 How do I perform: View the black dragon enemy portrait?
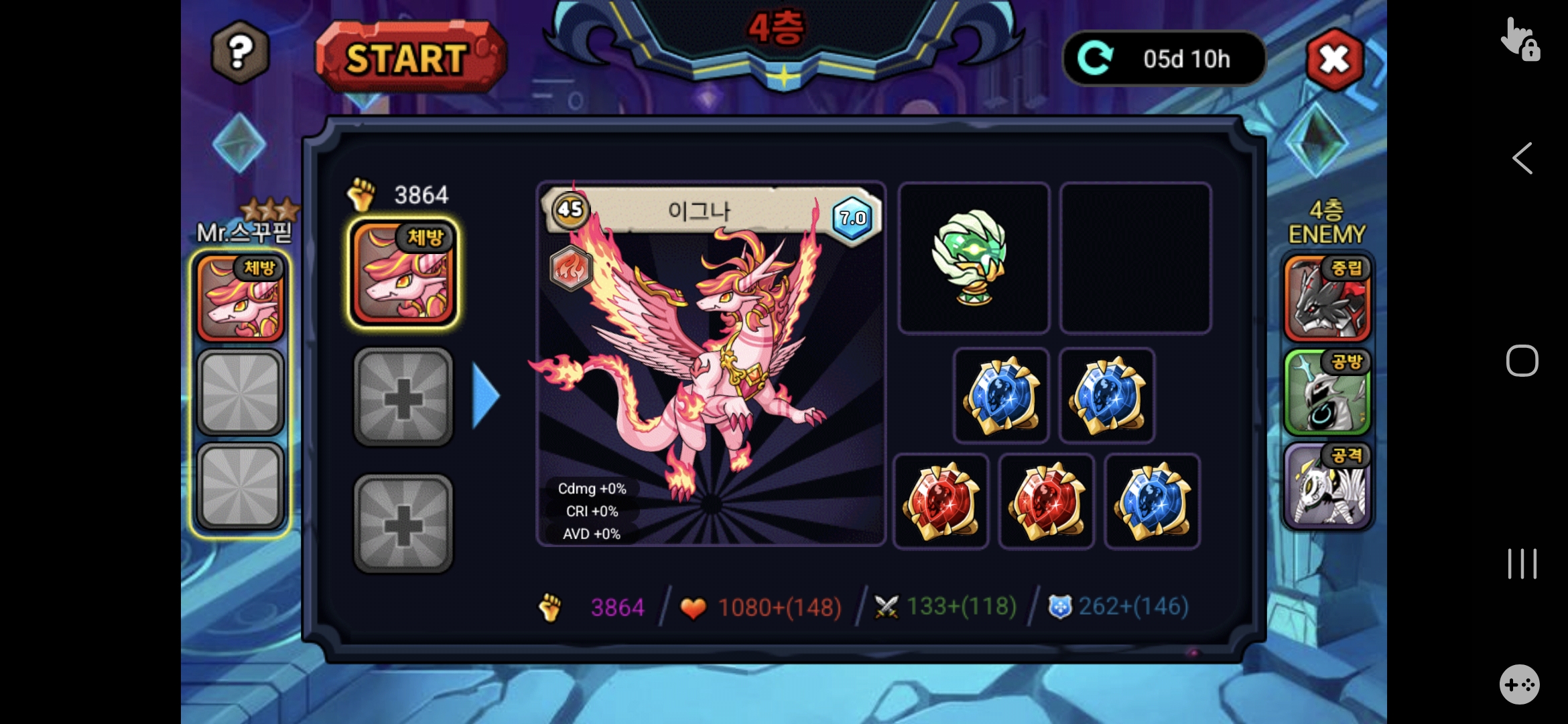pos(1327,298)
